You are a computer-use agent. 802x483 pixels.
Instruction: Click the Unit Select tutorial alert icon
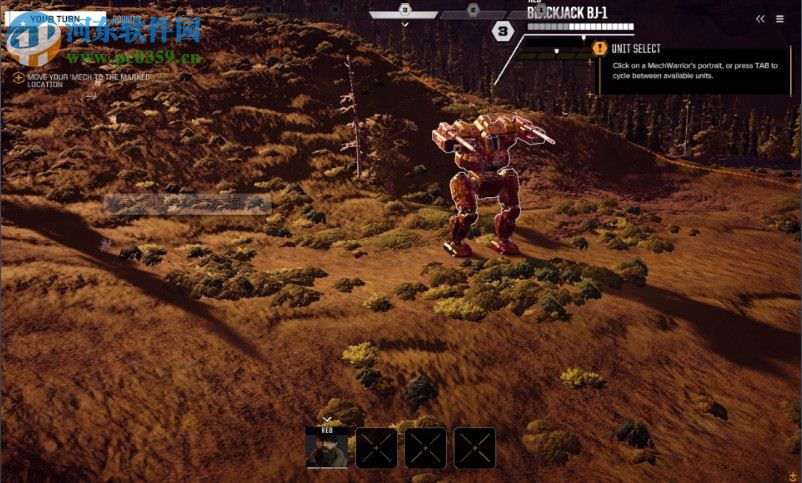click(x=599, y=48)
